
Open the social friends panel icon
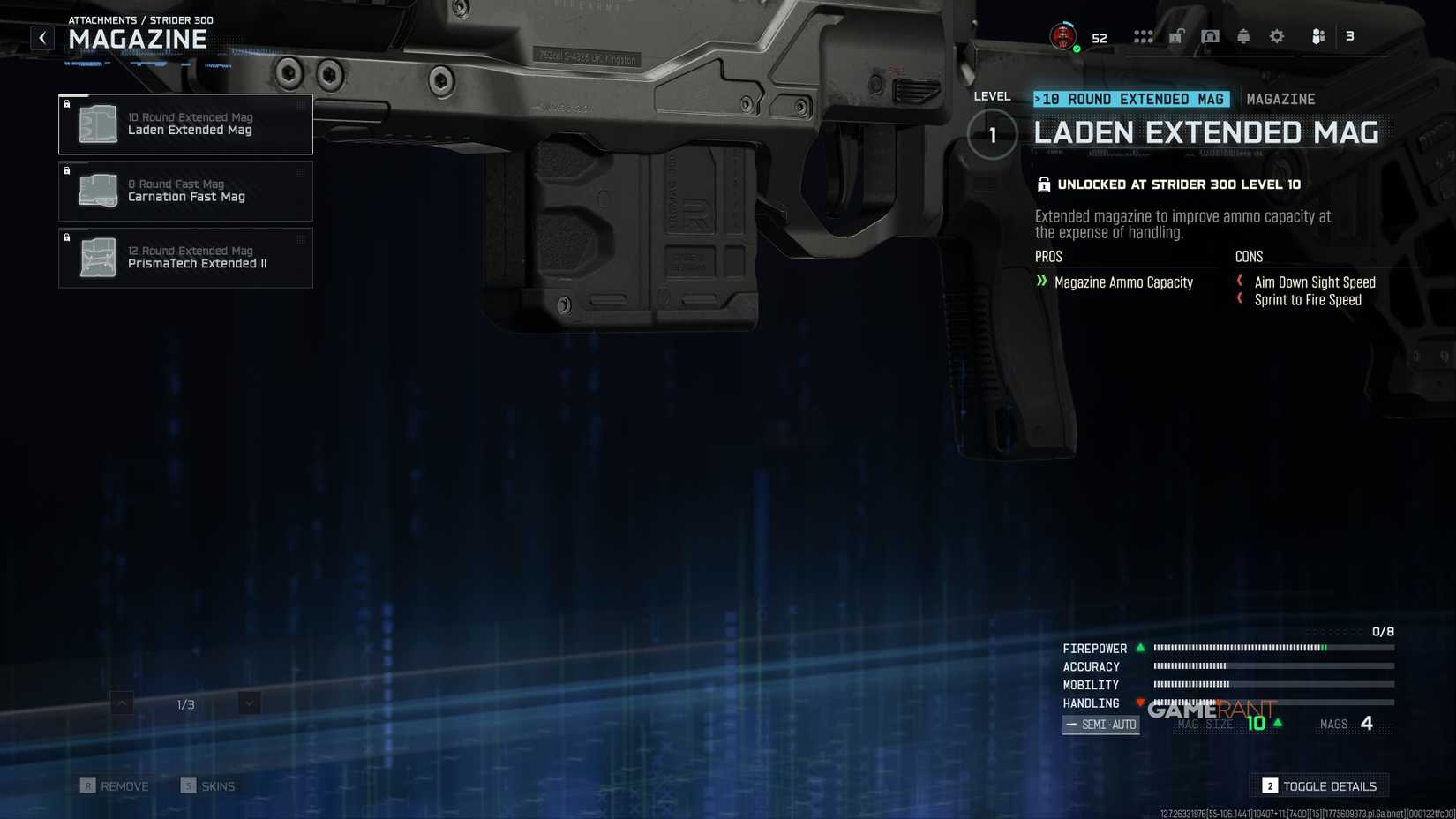[1317, 36]
